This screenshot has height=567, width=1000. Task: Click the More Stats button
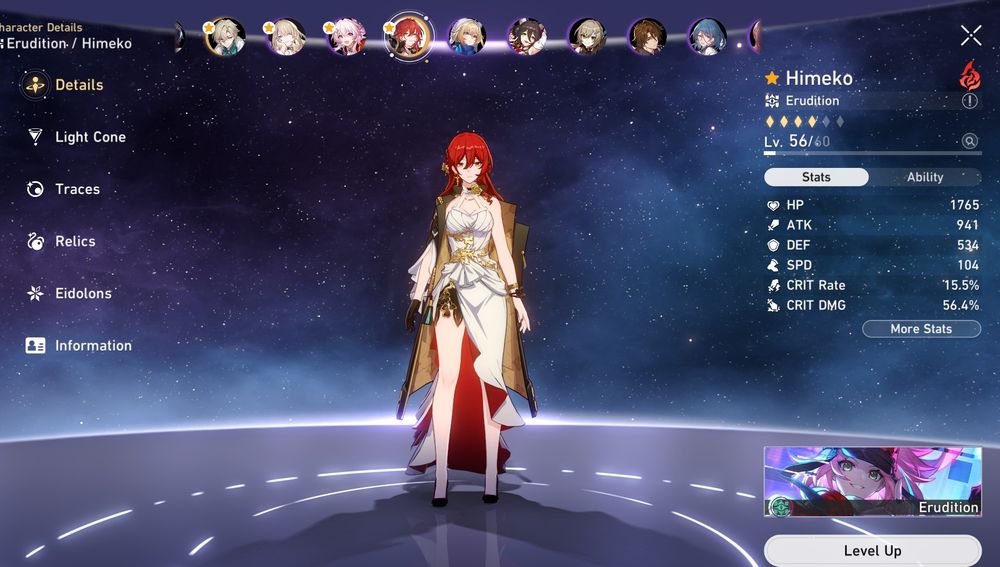click(921, 329)
